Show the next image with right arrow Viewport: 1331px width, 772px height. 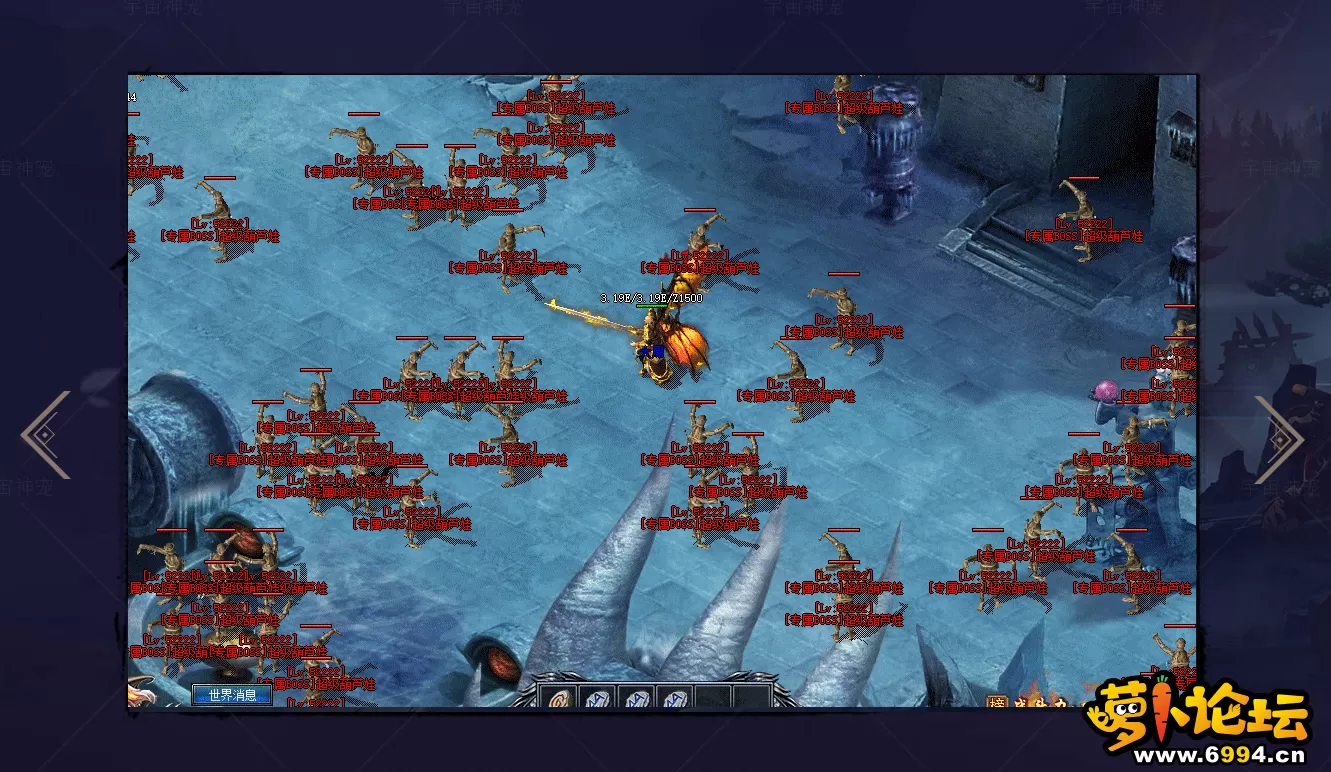(1279, 437)
